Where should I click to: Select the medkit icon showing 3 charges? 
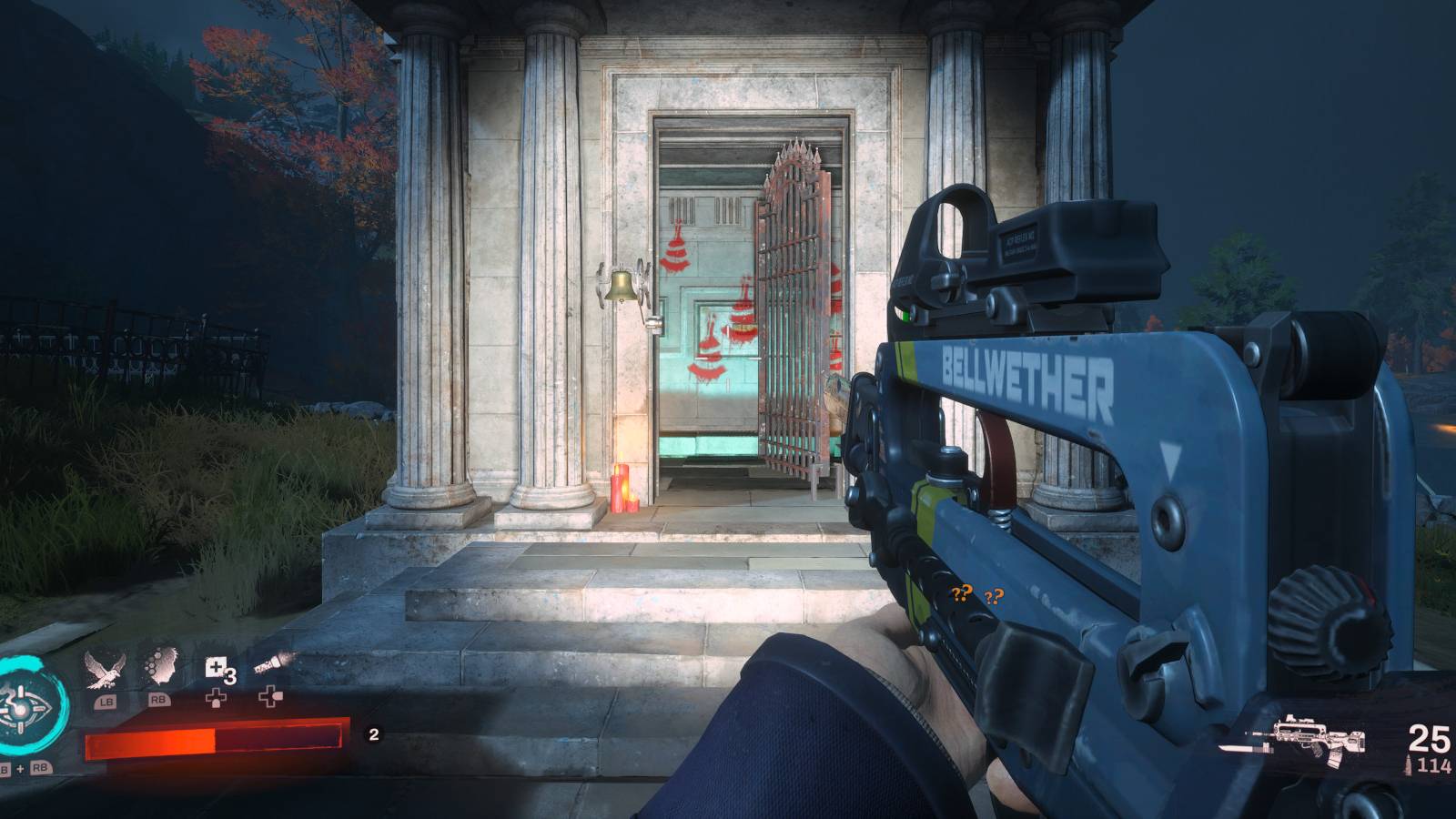click(215, 666)
